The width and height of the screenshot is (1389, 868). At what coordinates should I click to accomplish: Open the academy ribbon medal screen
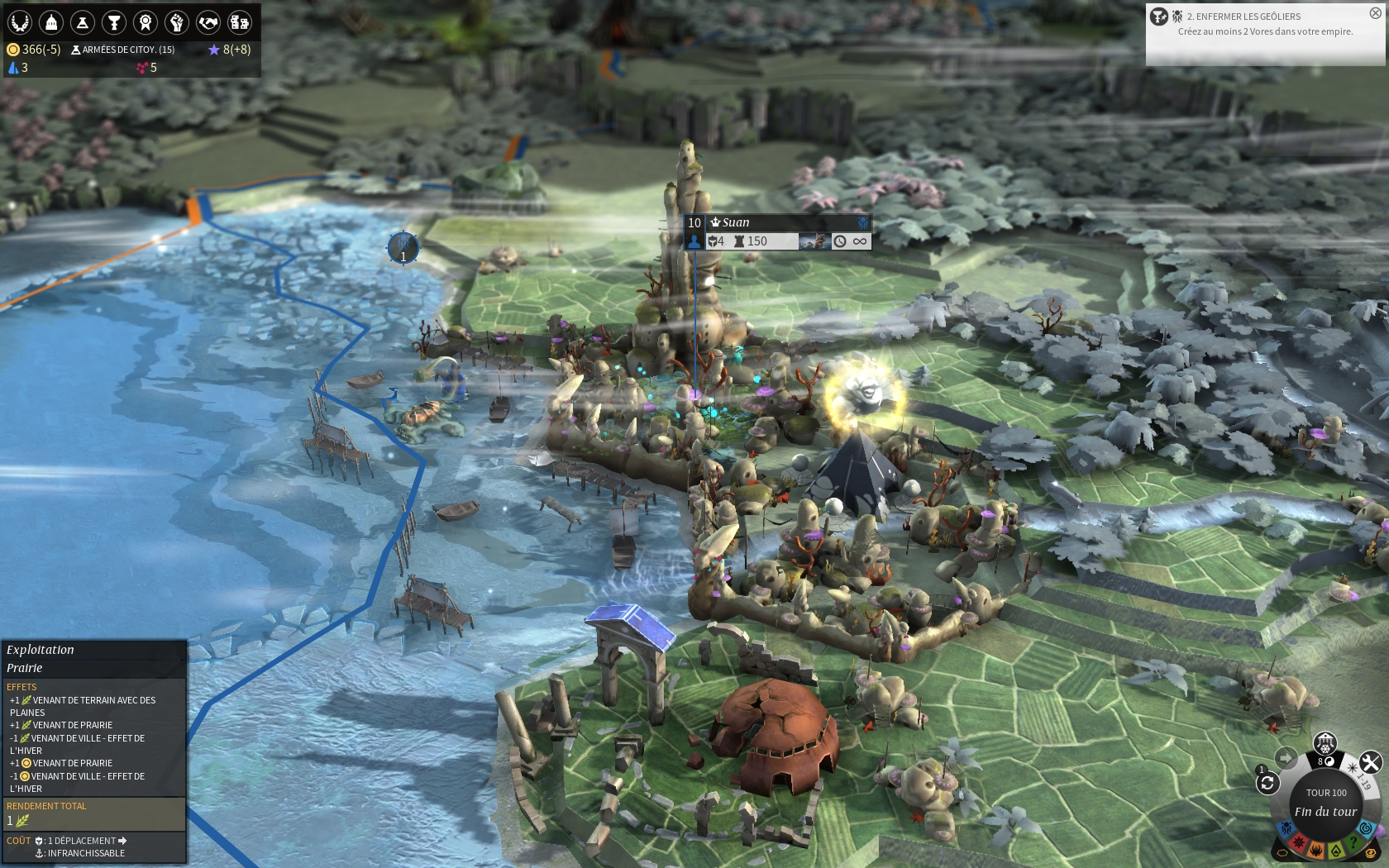[x=146, y=22]
